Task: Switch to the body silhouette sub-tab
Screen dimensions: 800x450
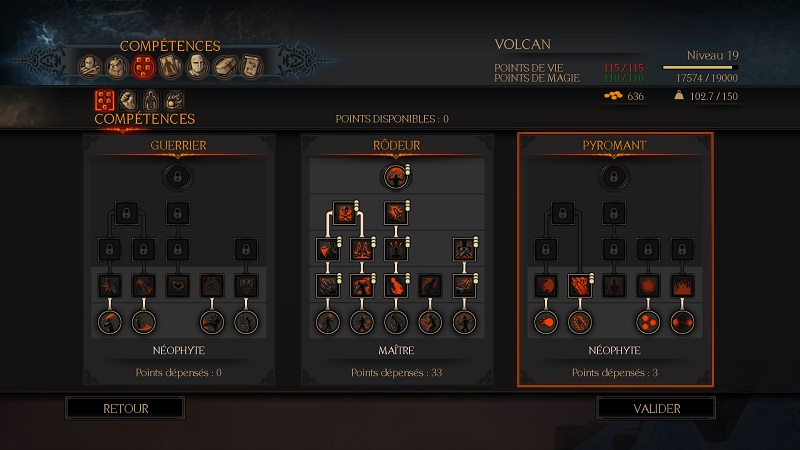Action: pos(150,100)
